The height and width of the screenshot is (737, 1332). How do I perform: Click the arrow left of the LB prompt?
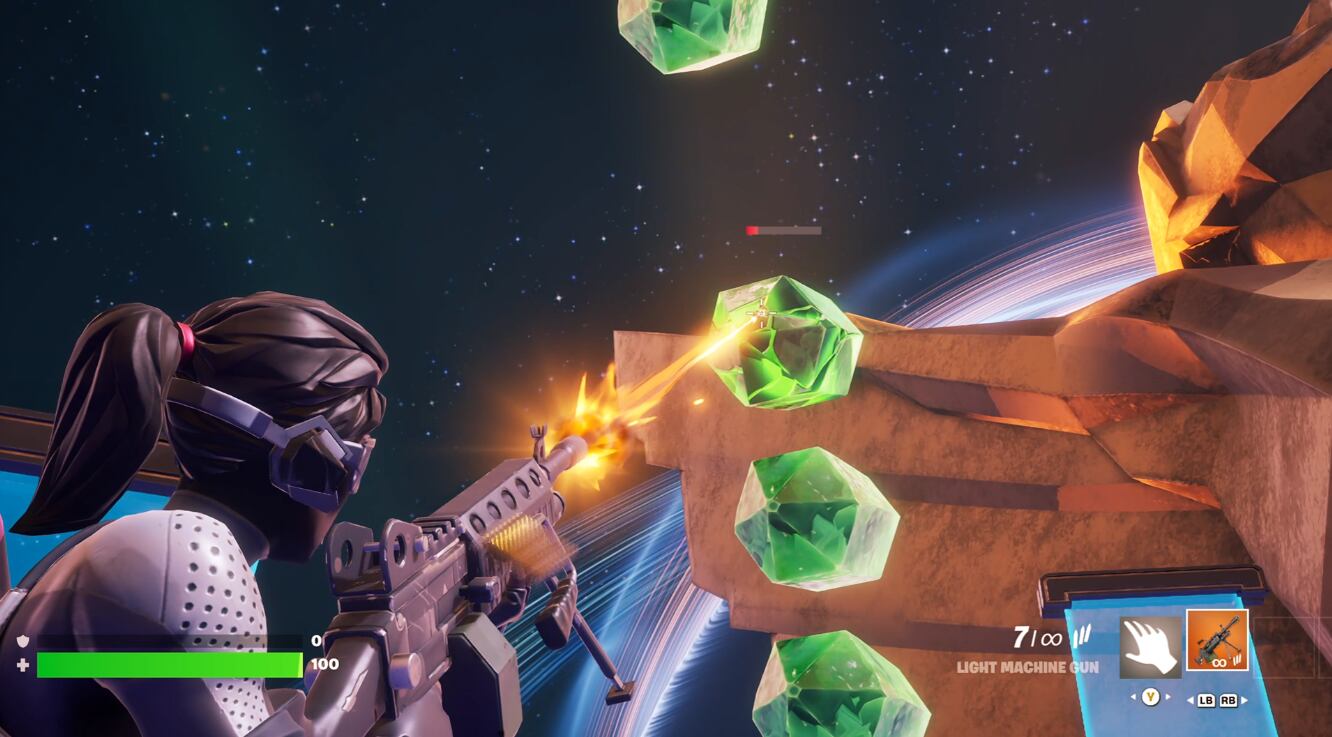1190,698
